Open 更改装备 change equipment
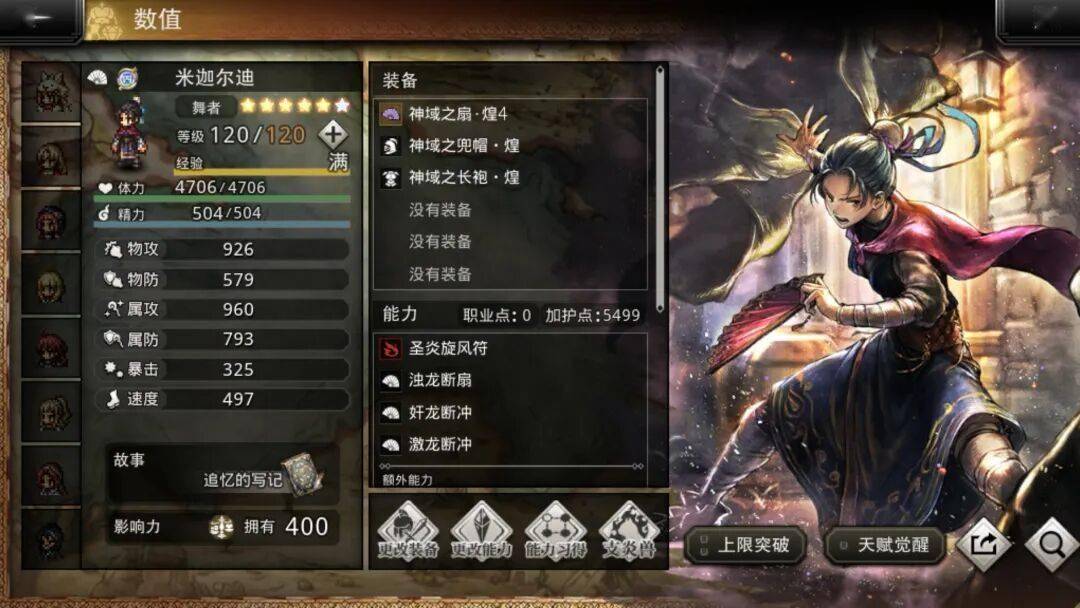Image resolution: width=1080 pixels, height=608 pixels. (407, 531)
